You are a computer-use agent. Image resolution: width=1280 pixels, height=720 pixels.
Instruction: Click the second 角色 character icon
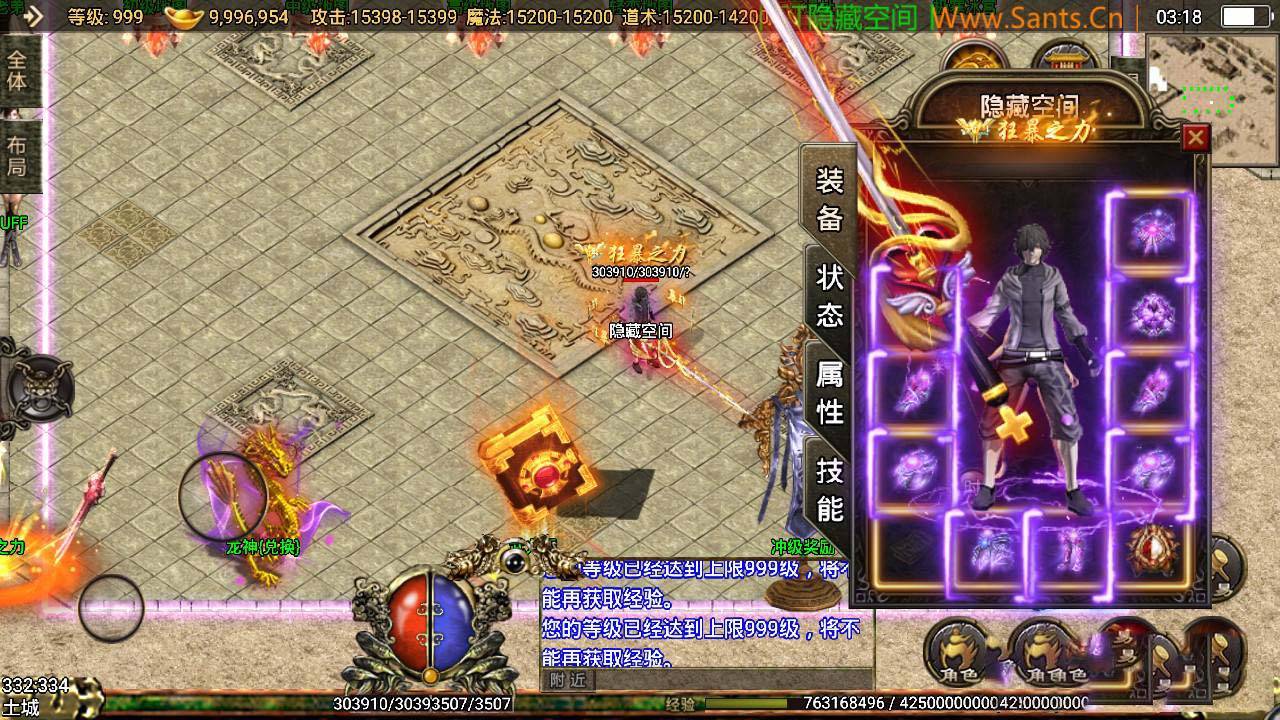pyautogui.click(x=1042, y=655)
